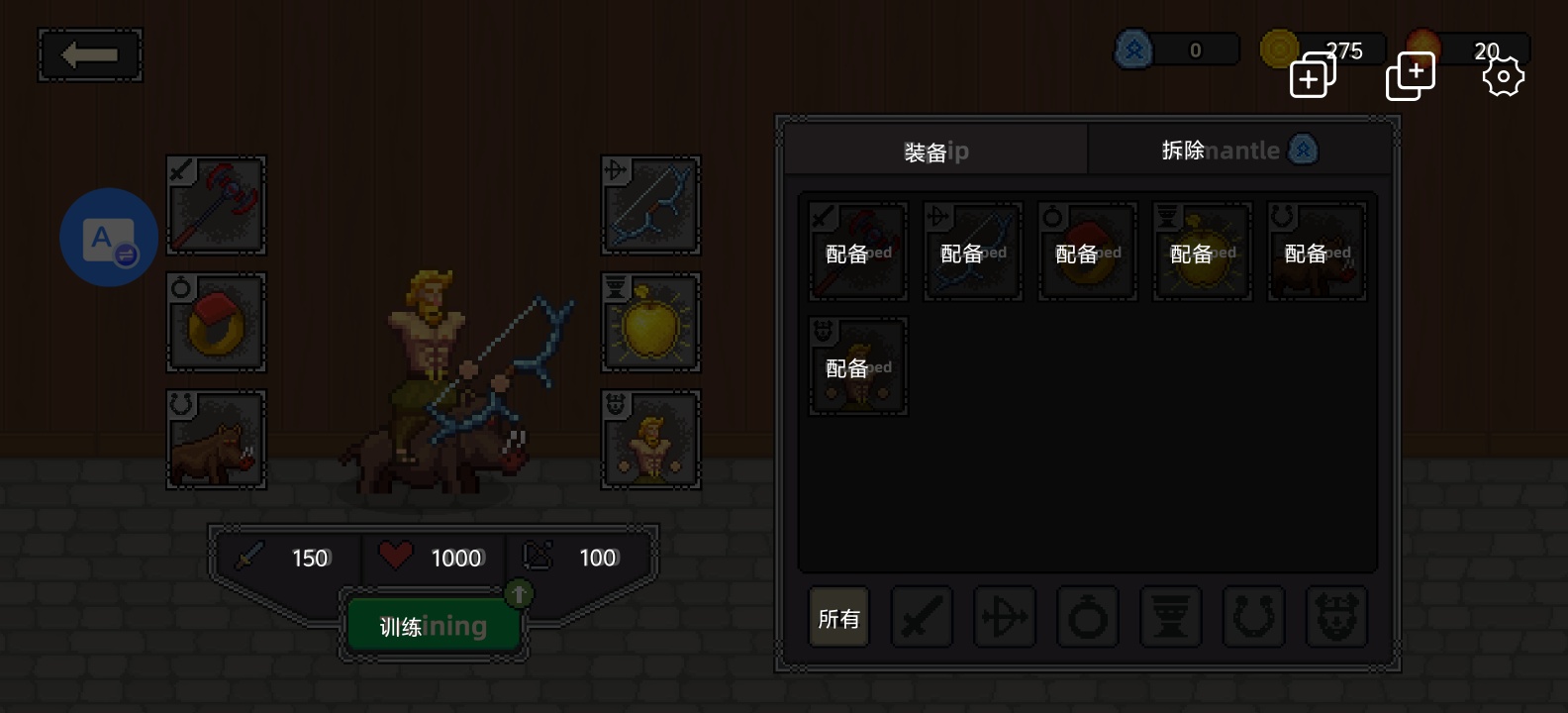Select the equipped boar mount slot
This screenshot has width=1568, height=713.
pos(216,440)
